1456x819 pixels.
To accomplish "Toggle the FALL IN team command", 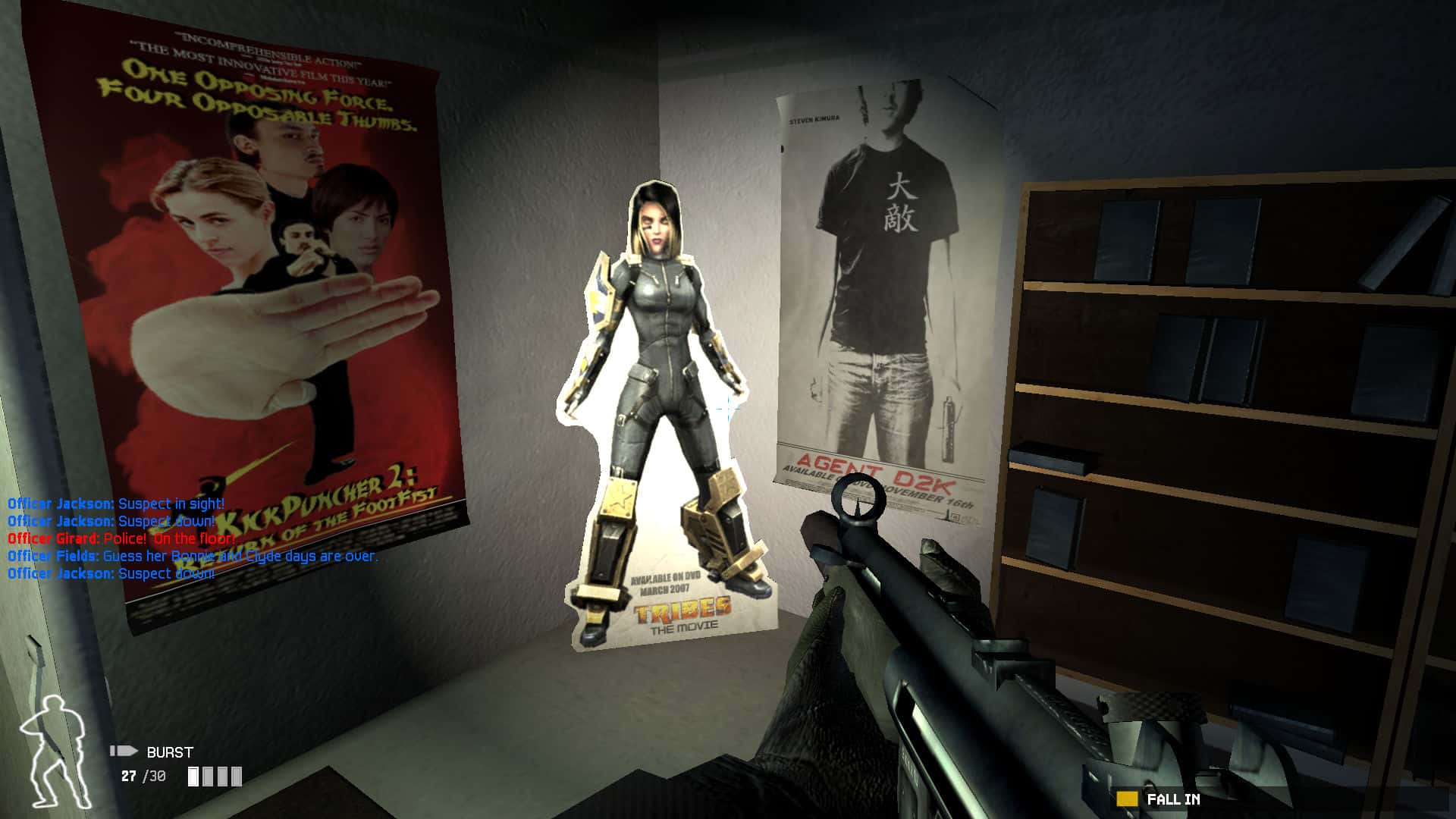I will pyautogui.click(x=1174, y=798).
